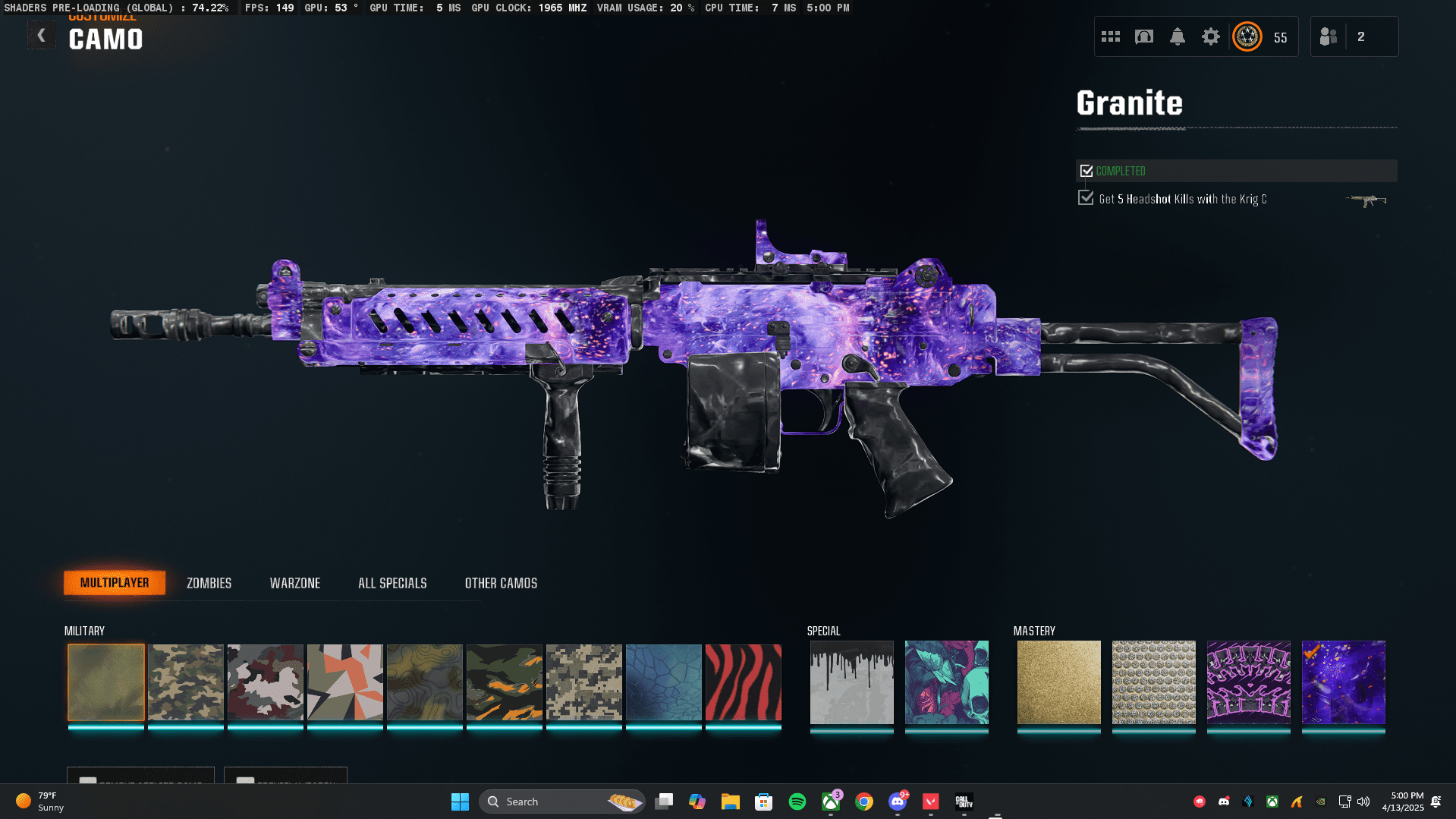The image size is (1456, 819).
Task: Select the plain olive Granite camo
Action: 106,682
